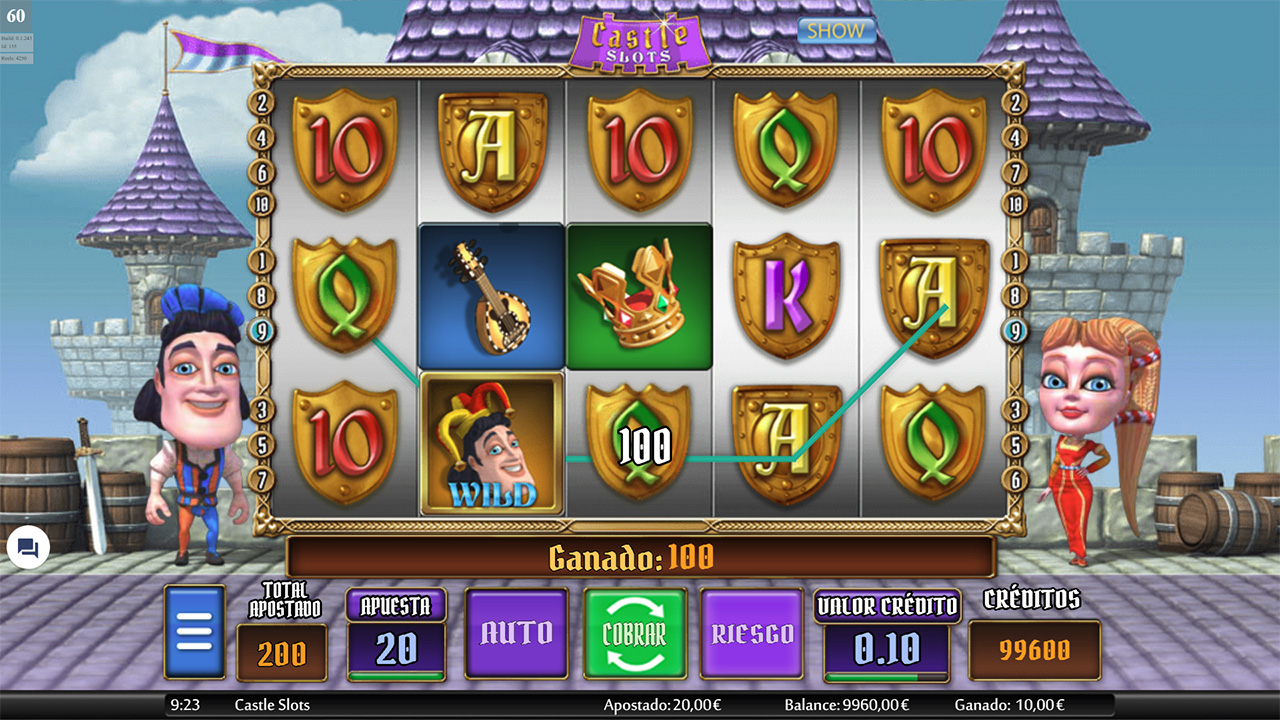Click the chat bubble icon

[26, 548]
